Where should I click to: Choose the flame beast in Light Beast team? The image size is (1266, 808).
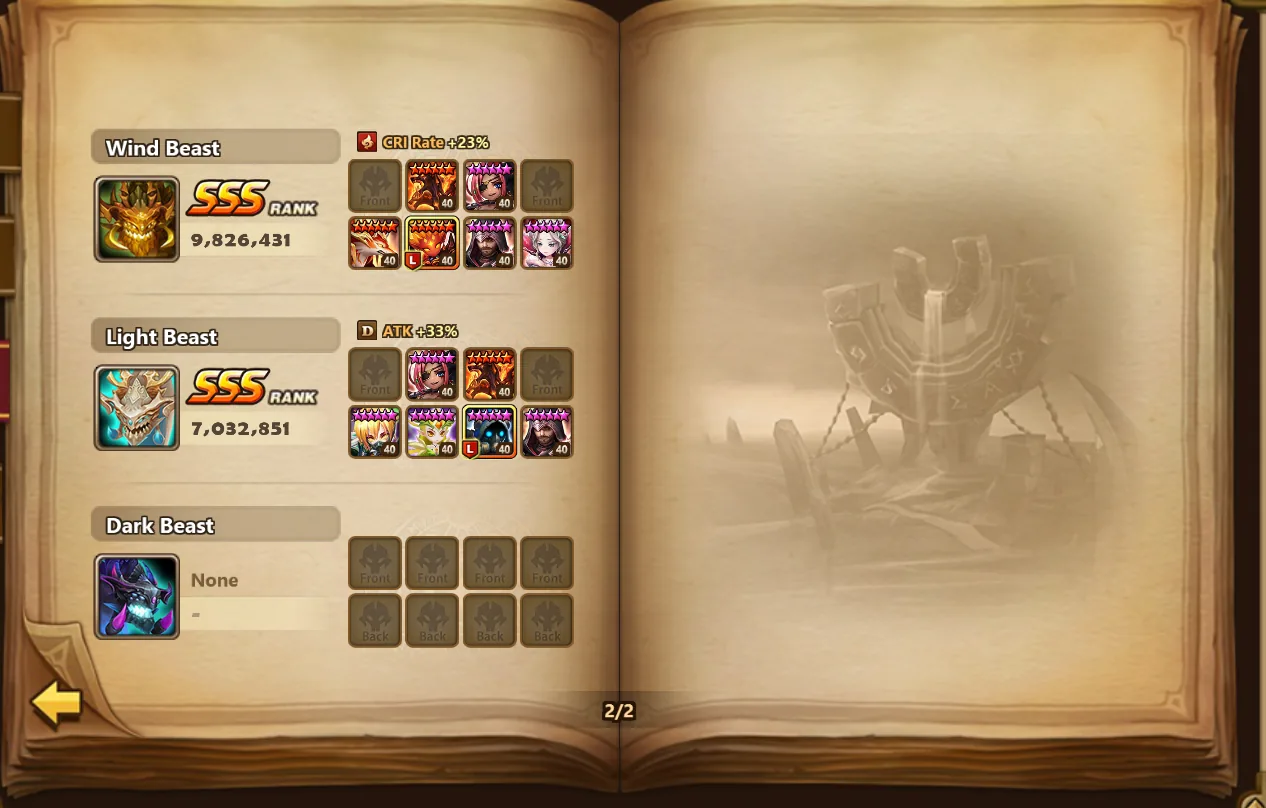[x=490, y=375]
